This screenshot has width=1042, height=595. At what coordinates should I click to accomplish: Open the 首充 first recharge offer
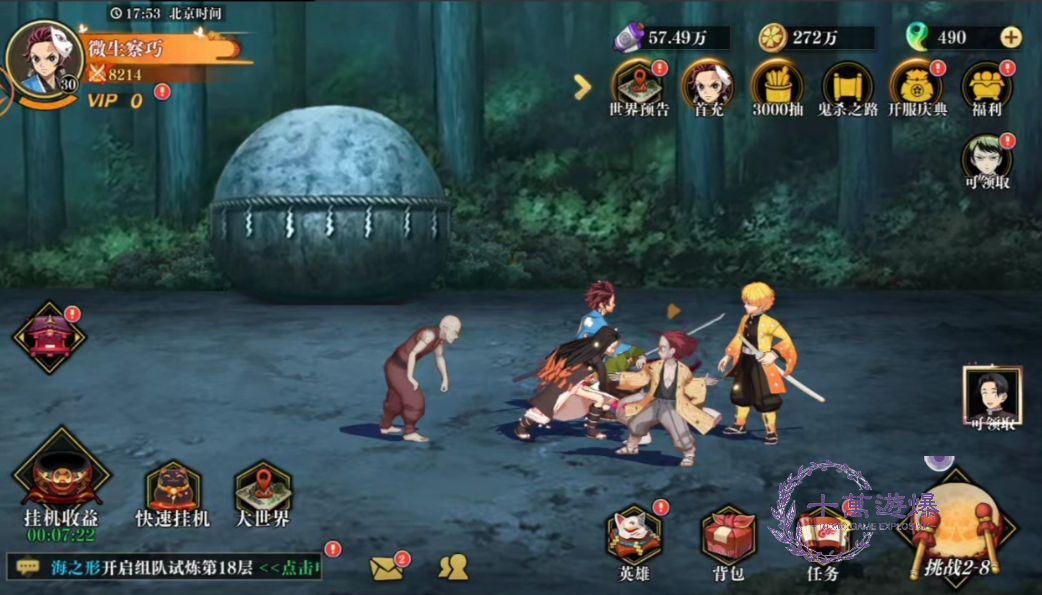707,87
